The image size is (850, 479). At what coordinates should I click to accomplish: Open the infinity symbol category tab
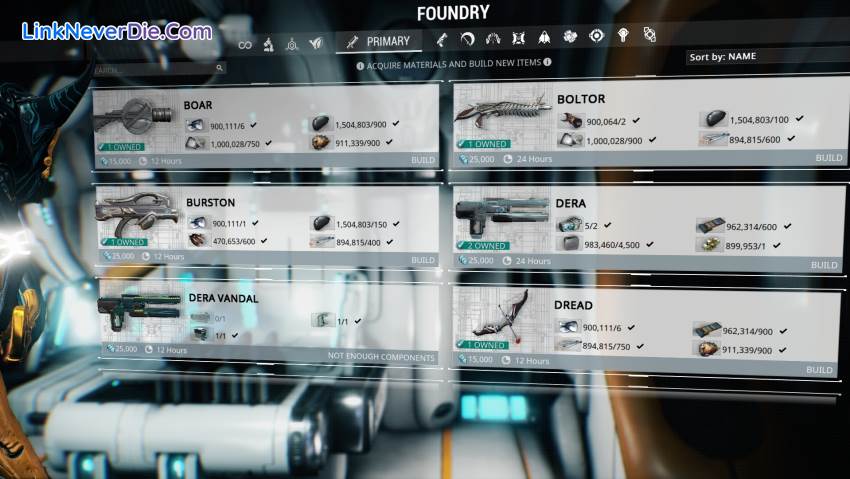[x=245, y=43]
